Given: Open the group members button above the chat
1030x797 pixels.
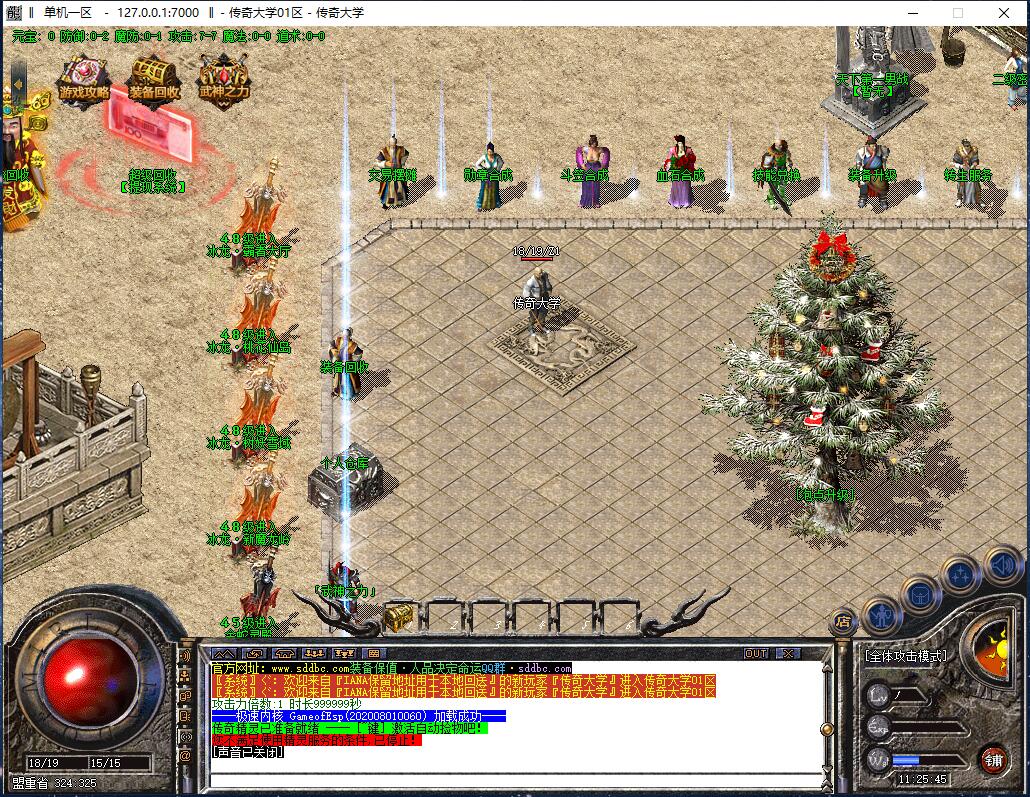Looking at the screenshot, I should tap(313, 653).
